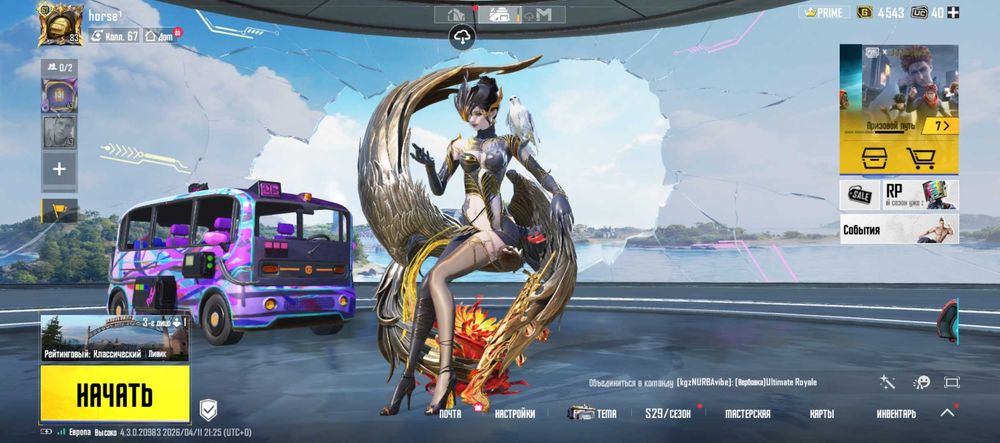1000x443 pixels.
Task: Open the ranked classic Livik mode selector
Action: [115, 338]
